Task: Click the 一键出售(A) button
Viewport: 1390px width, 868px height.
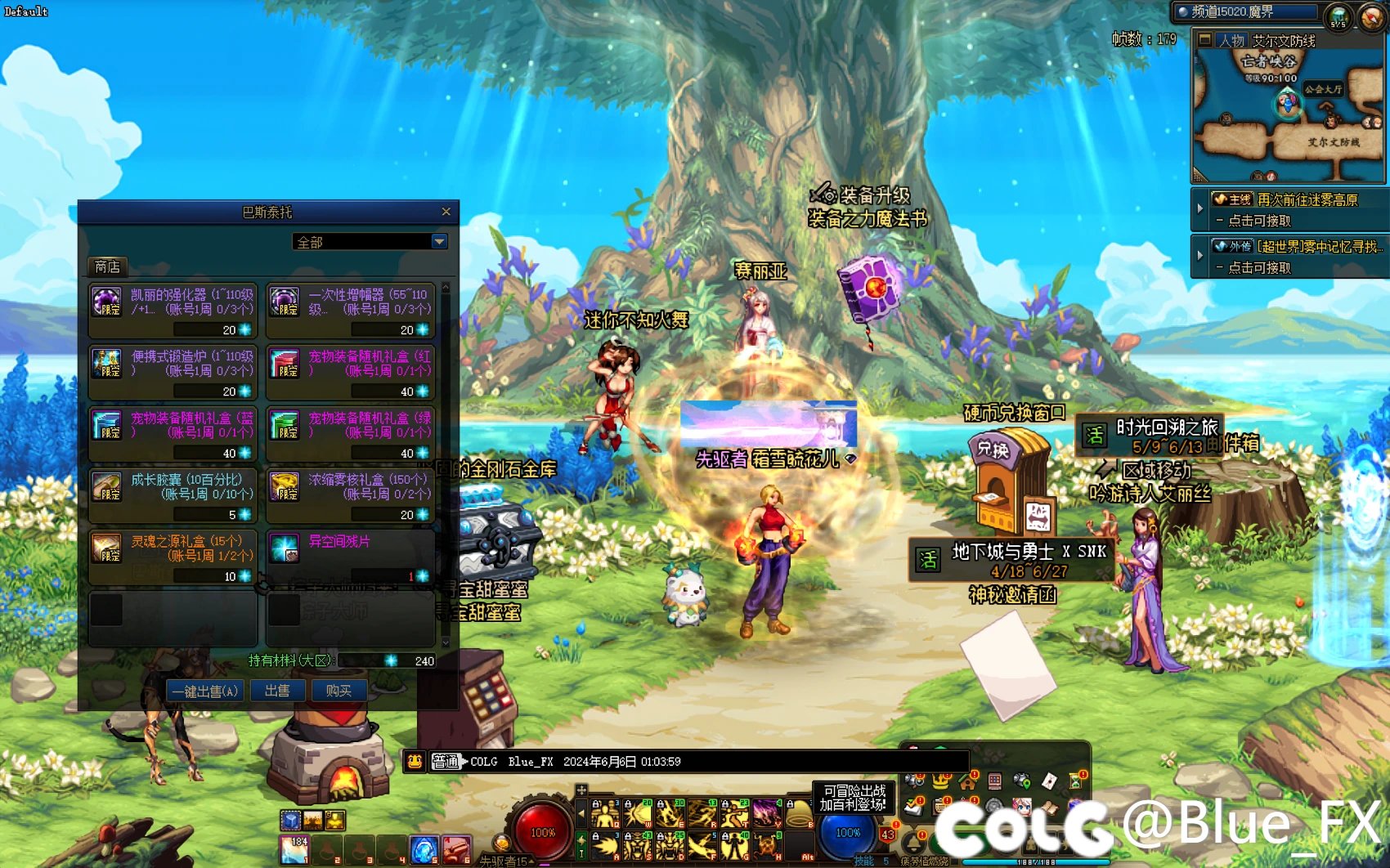Action: 204,691
